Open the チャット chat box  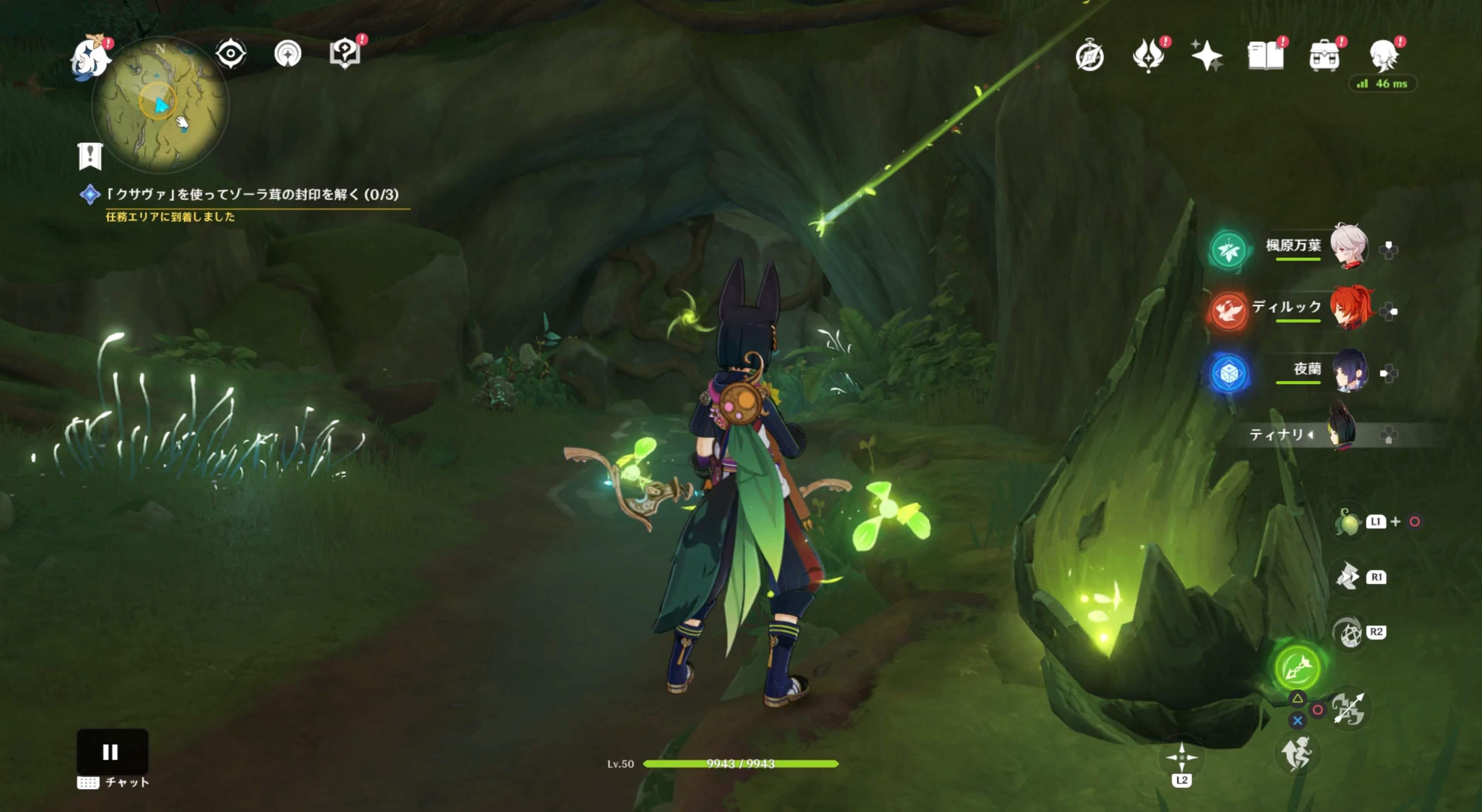[x=115, y=782]
